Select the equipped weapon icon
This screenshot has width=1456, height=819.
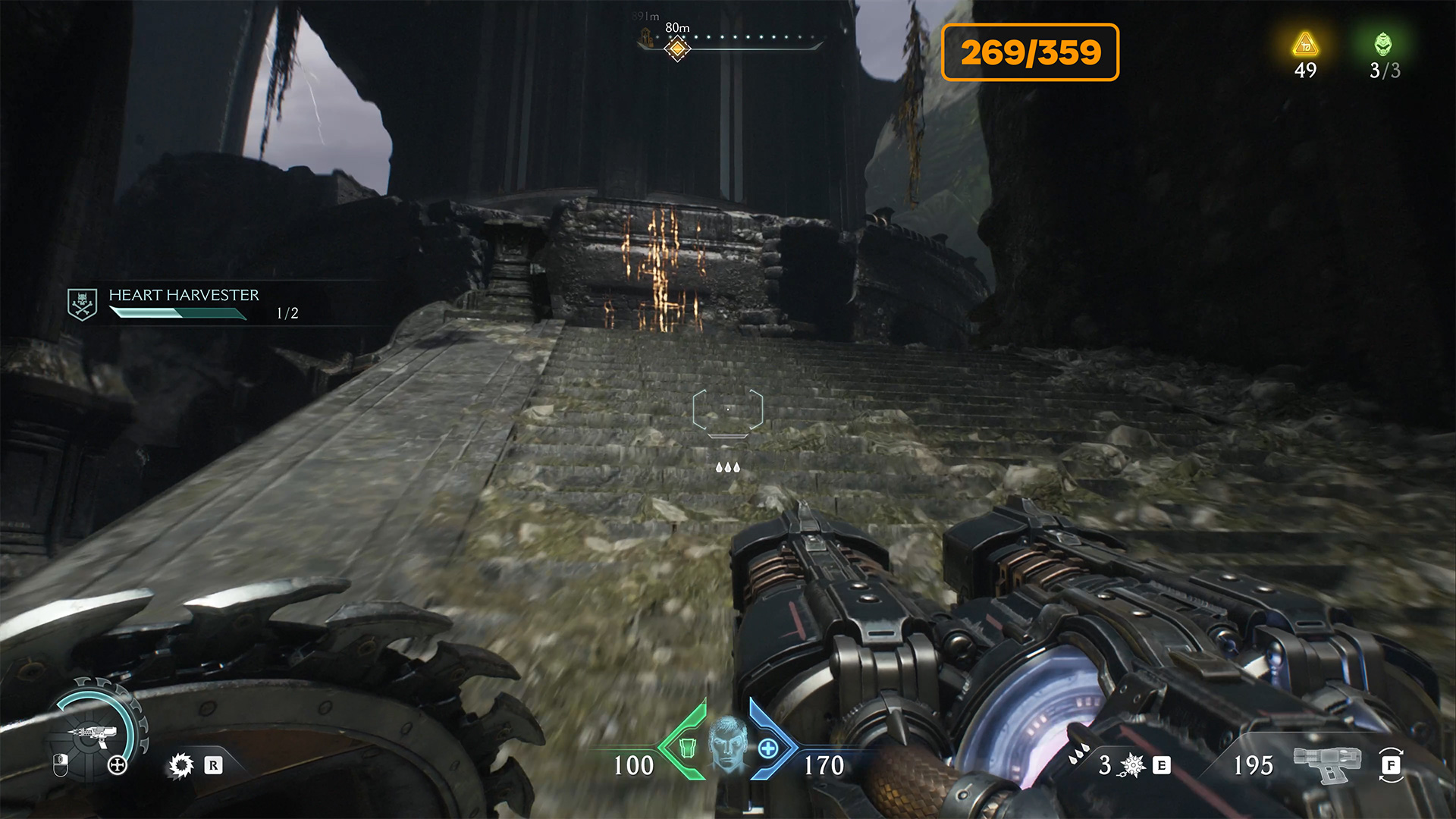coord(1326,764)
